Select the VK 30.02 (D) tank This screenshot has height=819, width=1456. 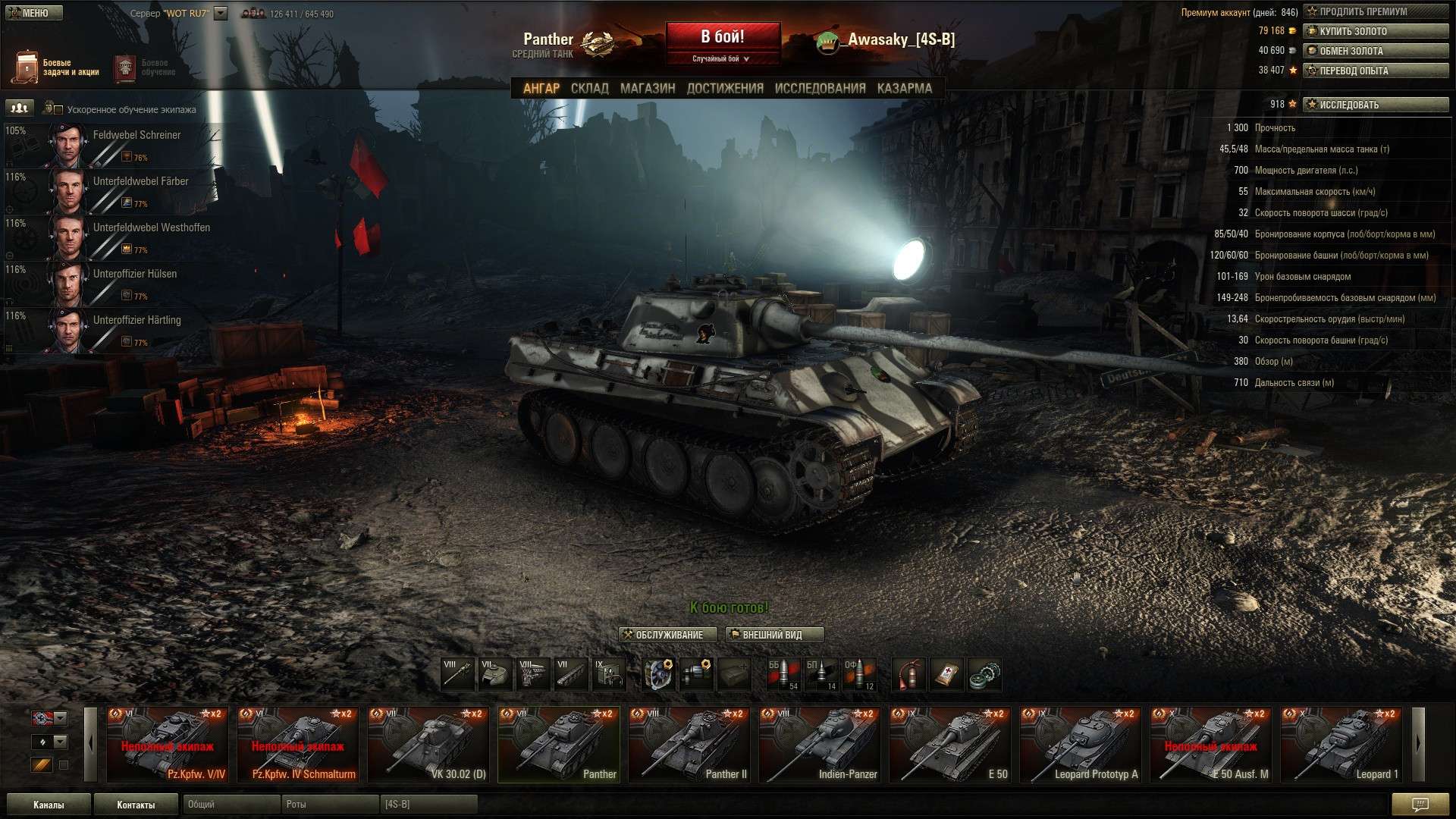428,744
